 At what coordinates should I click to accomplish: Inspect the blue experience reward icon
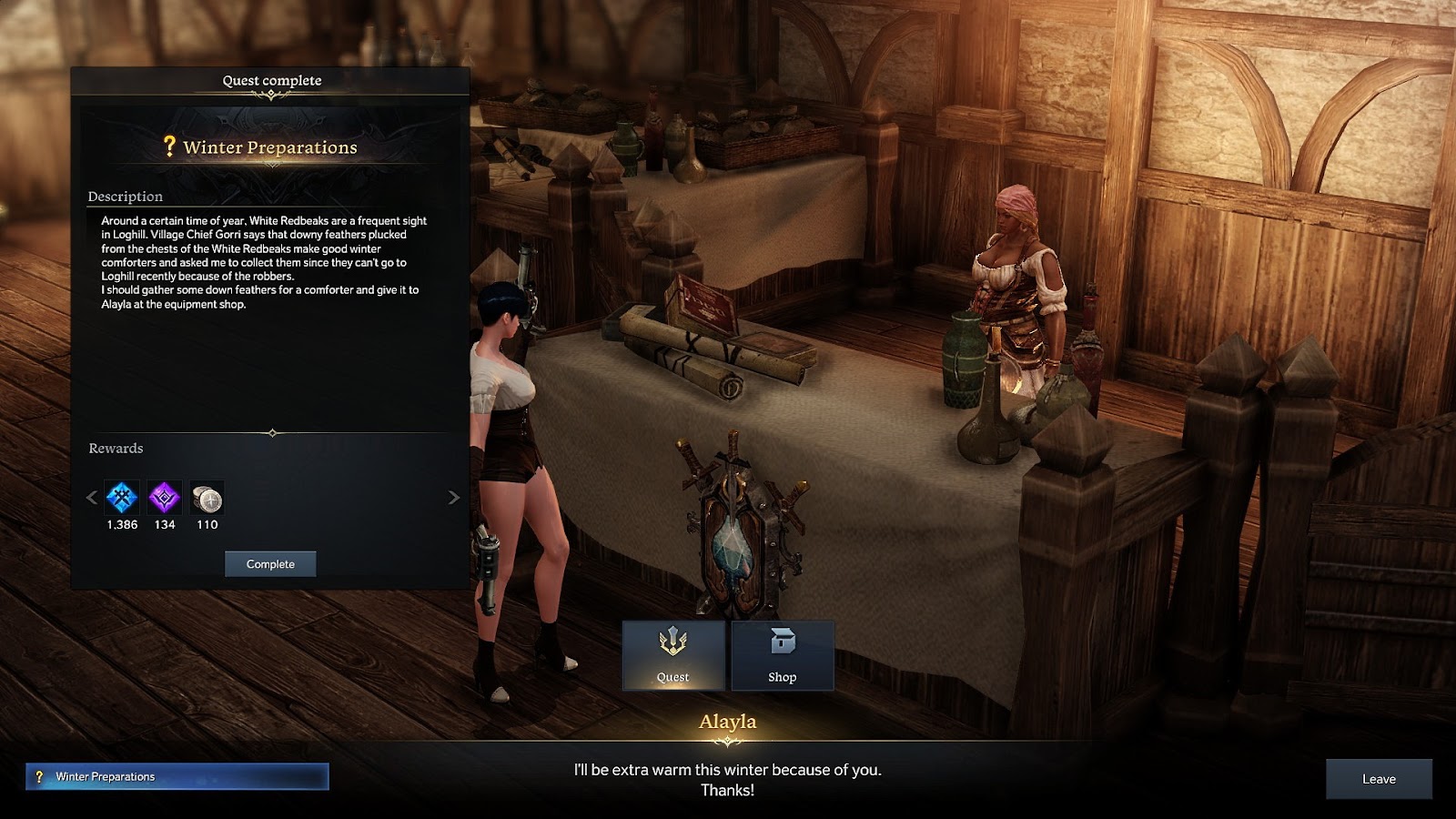point(122,498)
